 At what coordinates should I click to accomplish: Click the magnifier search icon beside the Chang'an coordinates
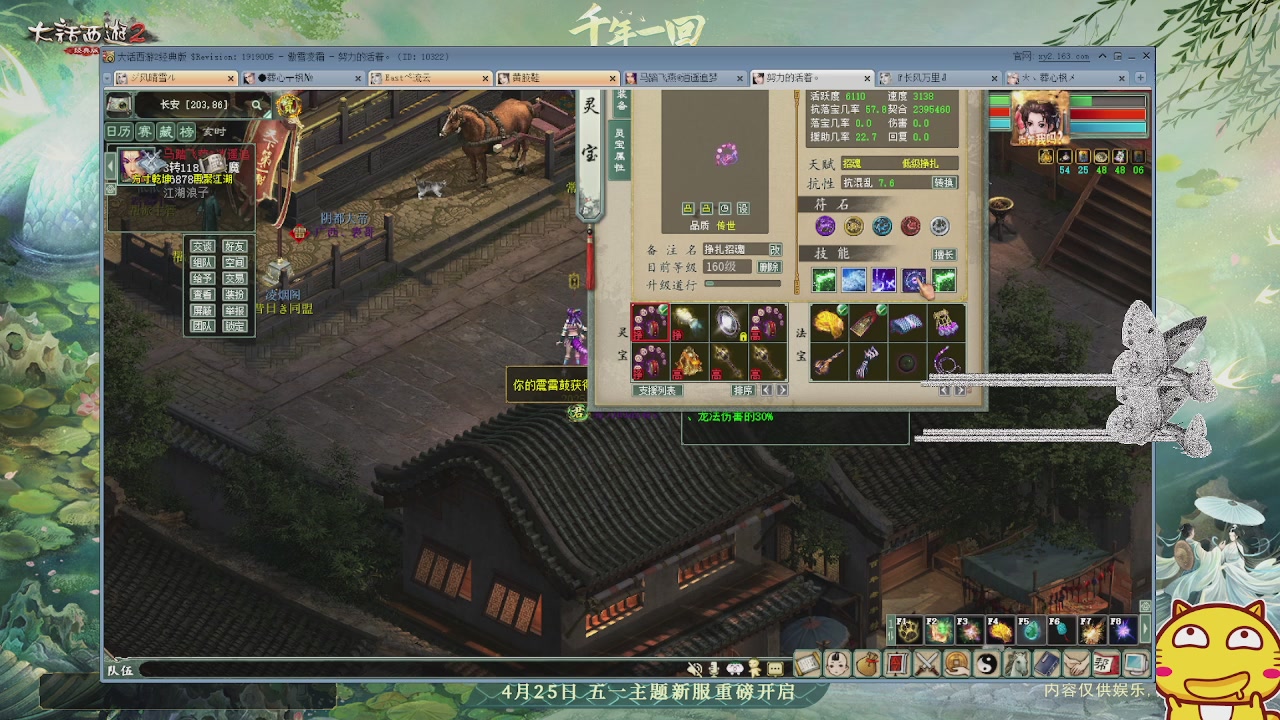point(256,104)
